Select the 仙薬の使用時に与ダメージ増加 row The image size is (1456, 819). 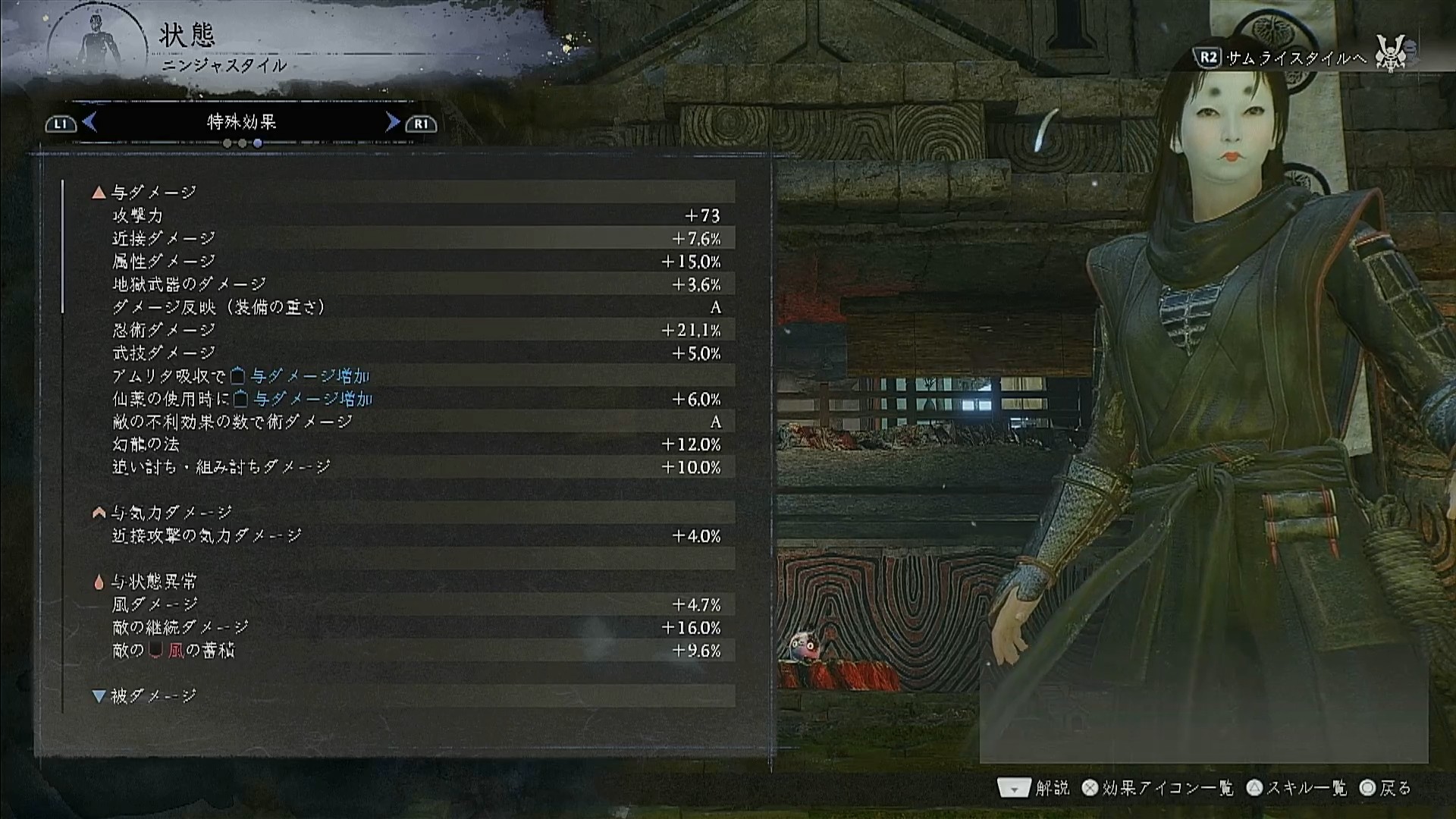click(x=416, y=399)
